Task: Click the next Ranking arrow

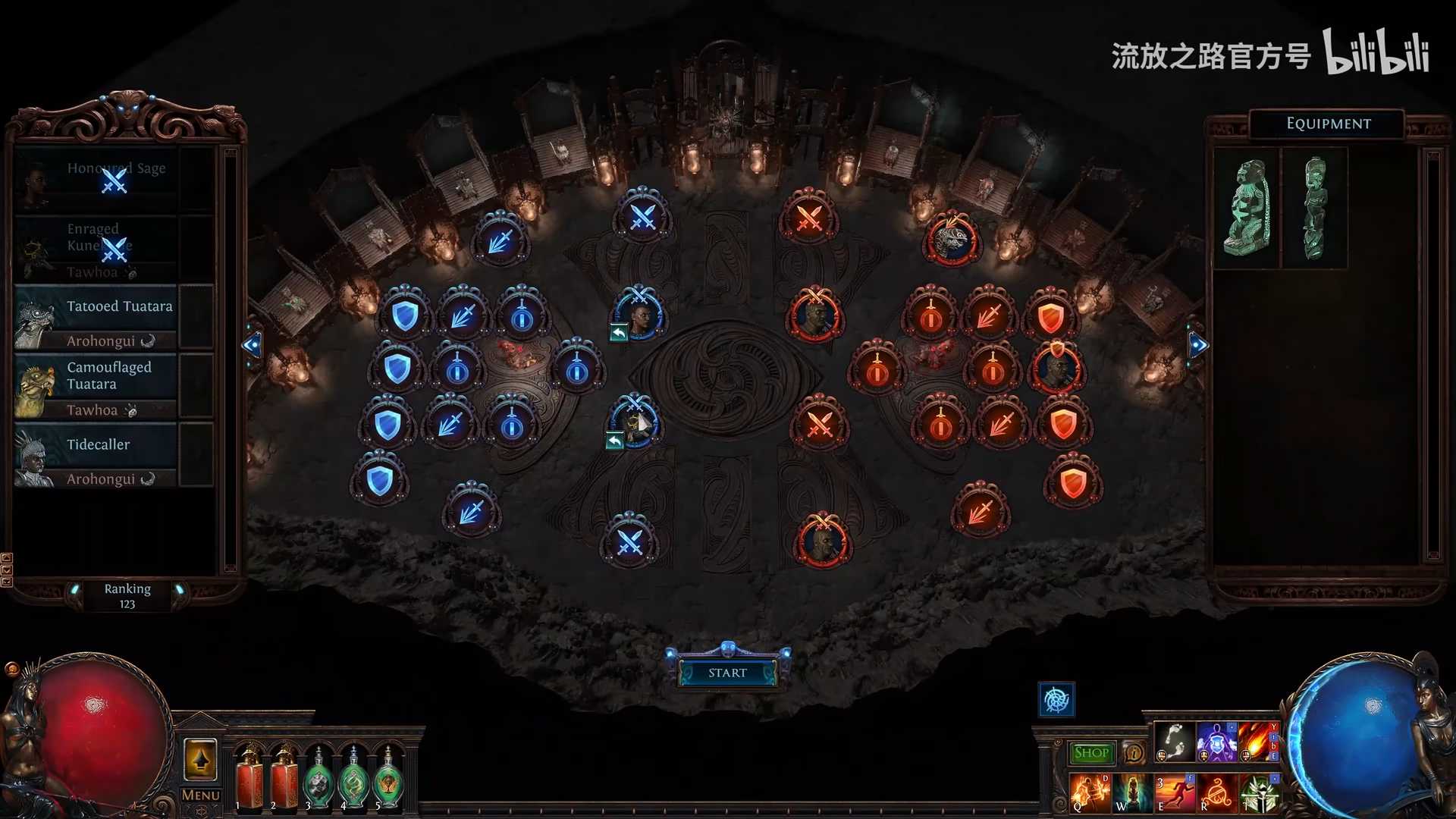Action: pyautogui.click(x=180, y=590)
